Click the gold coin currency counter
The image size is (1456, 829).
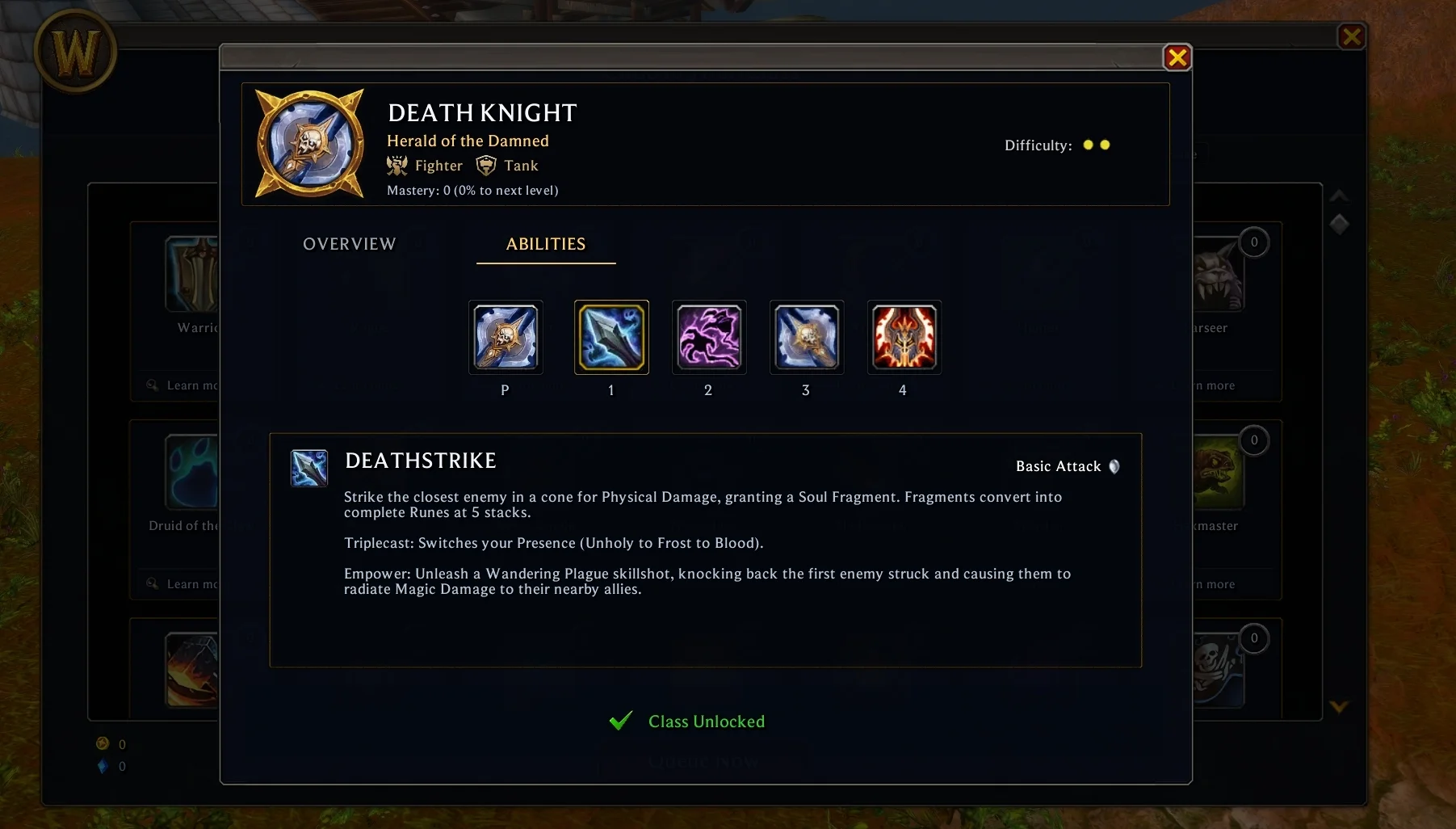pyautogui.click(x=103, y=744)
